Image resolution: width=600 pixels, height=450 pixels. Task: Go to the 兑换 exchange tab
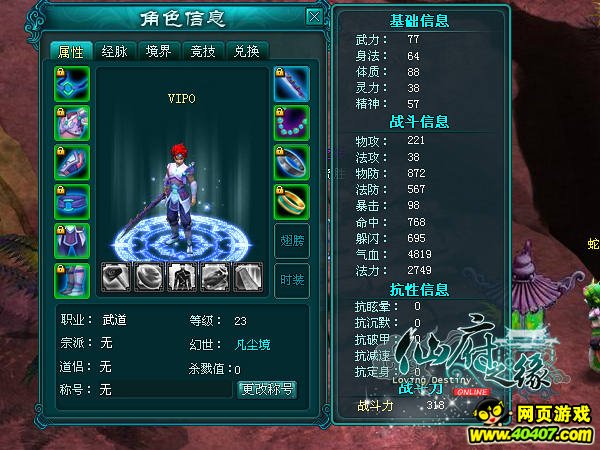click(x=247, y=52)
